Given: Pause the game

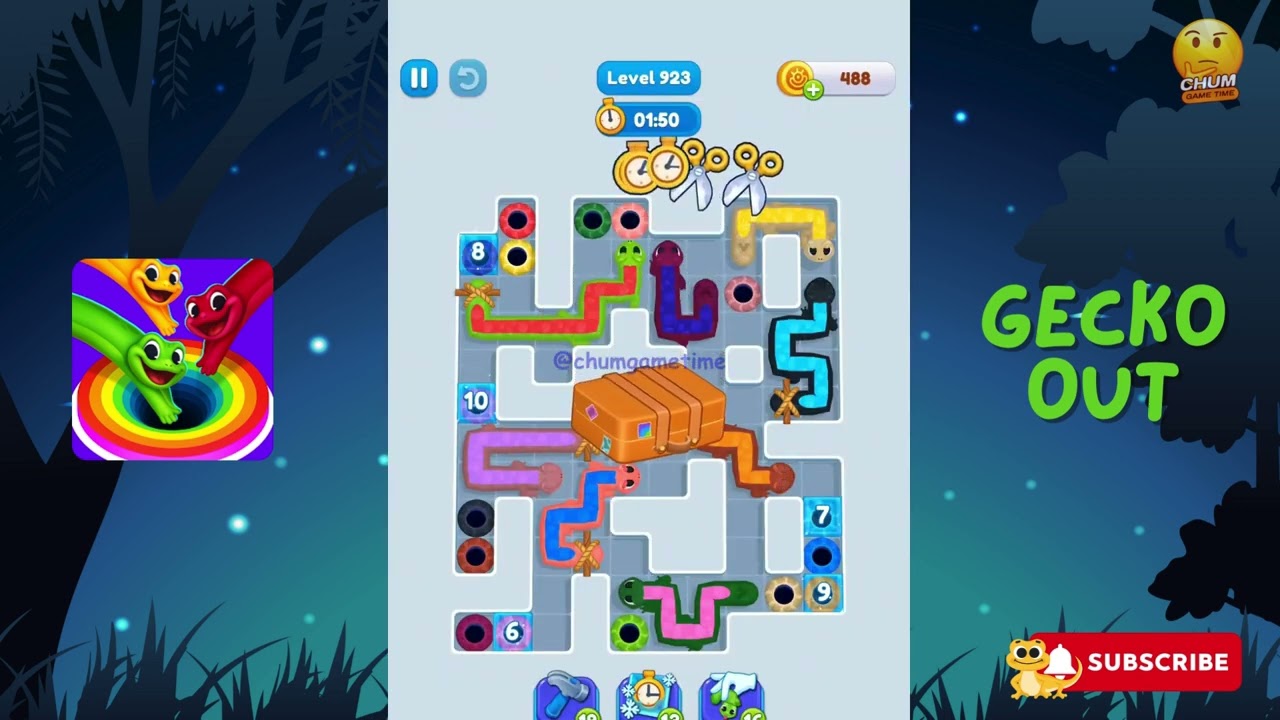Looking at the screenshot, I should (419, 78).
